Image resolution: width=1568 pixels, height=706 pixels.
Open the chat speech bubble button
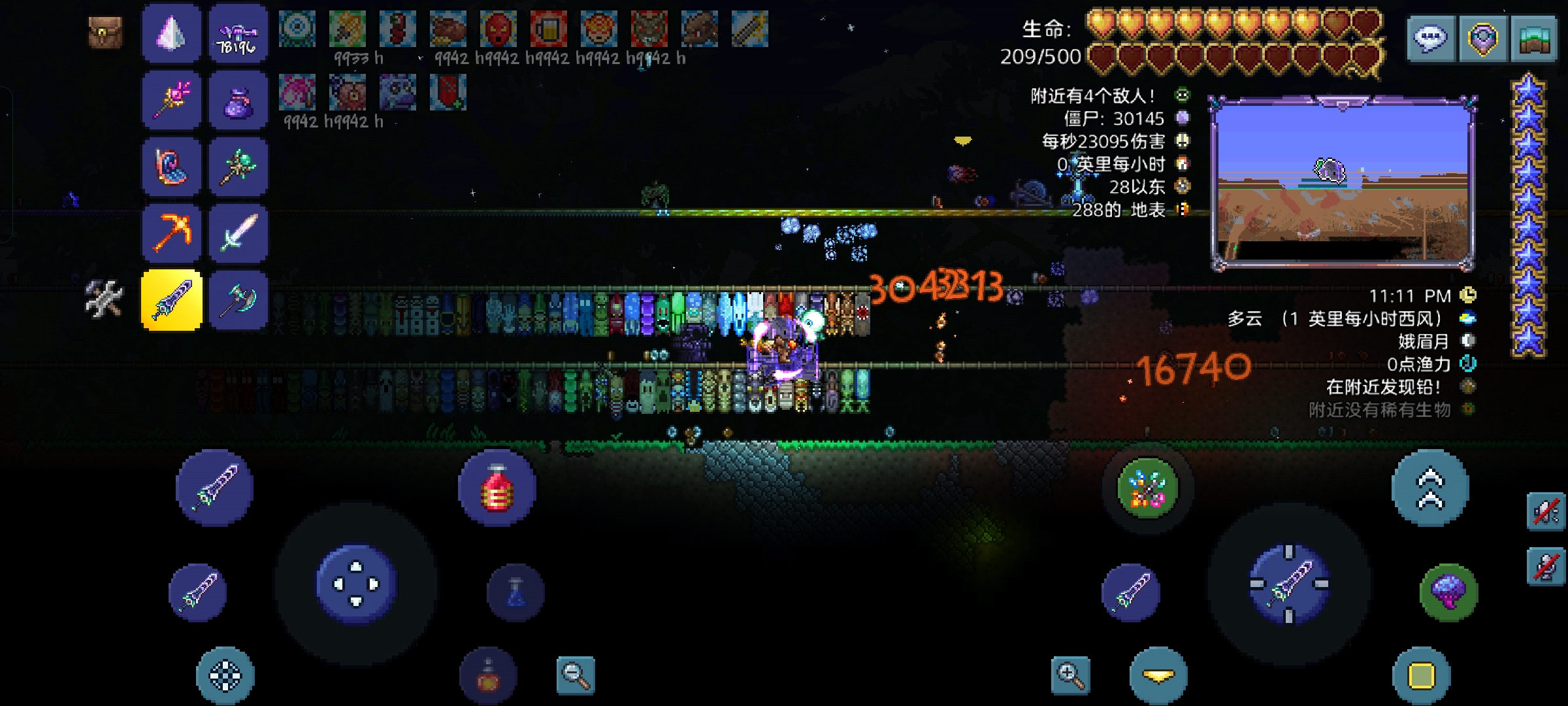(1431, 39)
